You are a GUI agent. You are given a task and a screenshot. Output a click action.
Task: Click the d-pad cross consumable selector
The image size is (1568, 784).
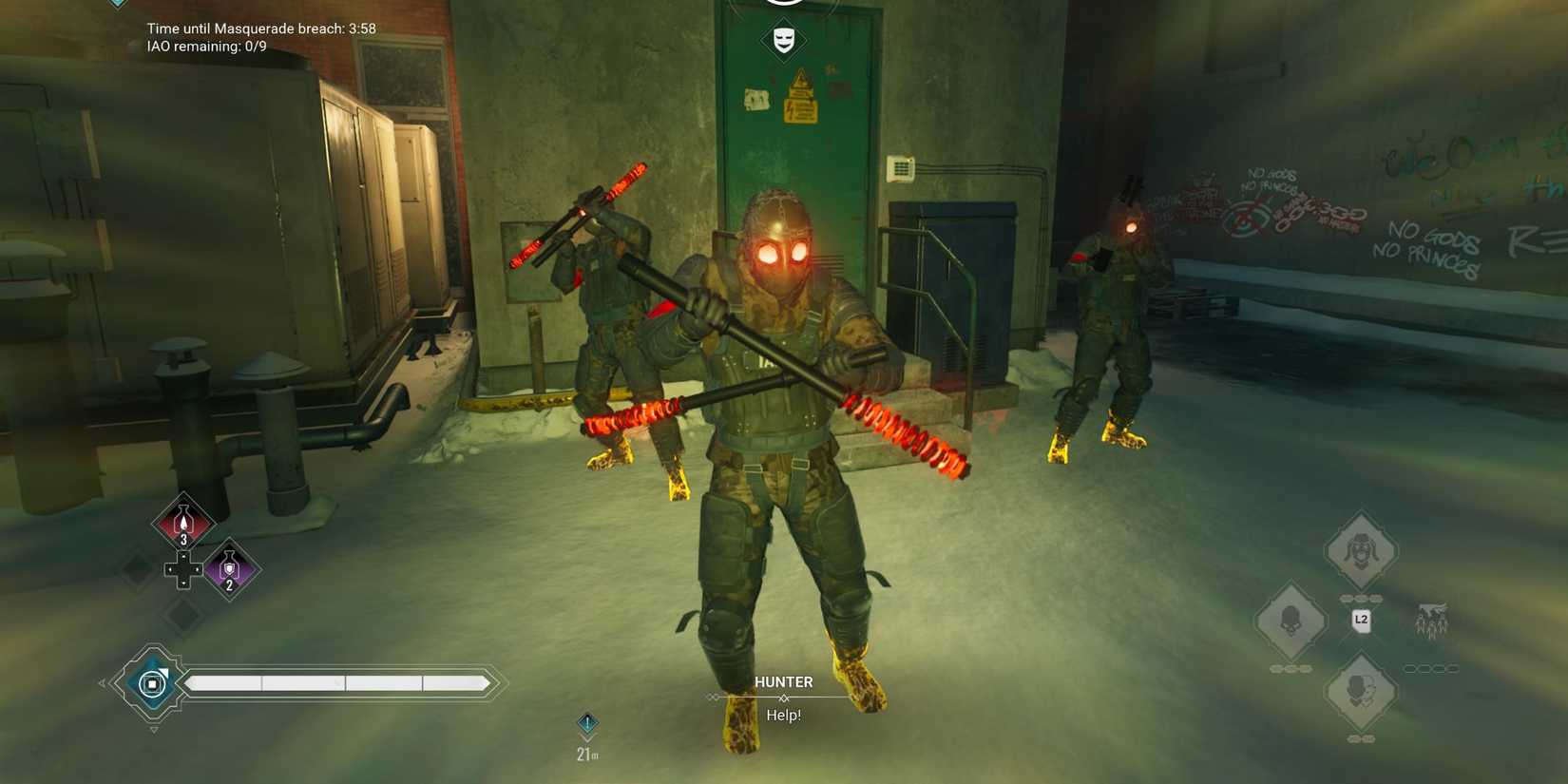point(182,570)
